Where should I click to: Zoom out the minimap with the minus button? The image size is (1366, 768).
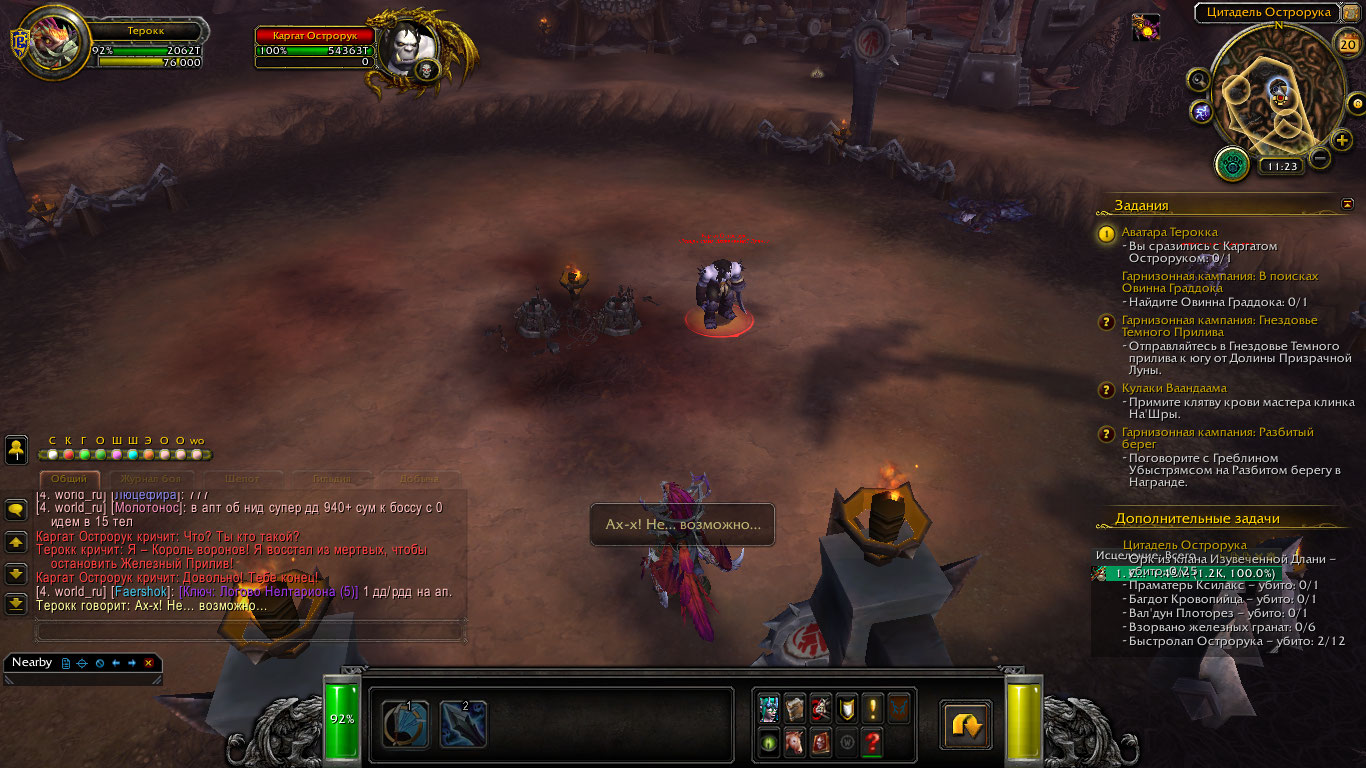(1320, 158)
